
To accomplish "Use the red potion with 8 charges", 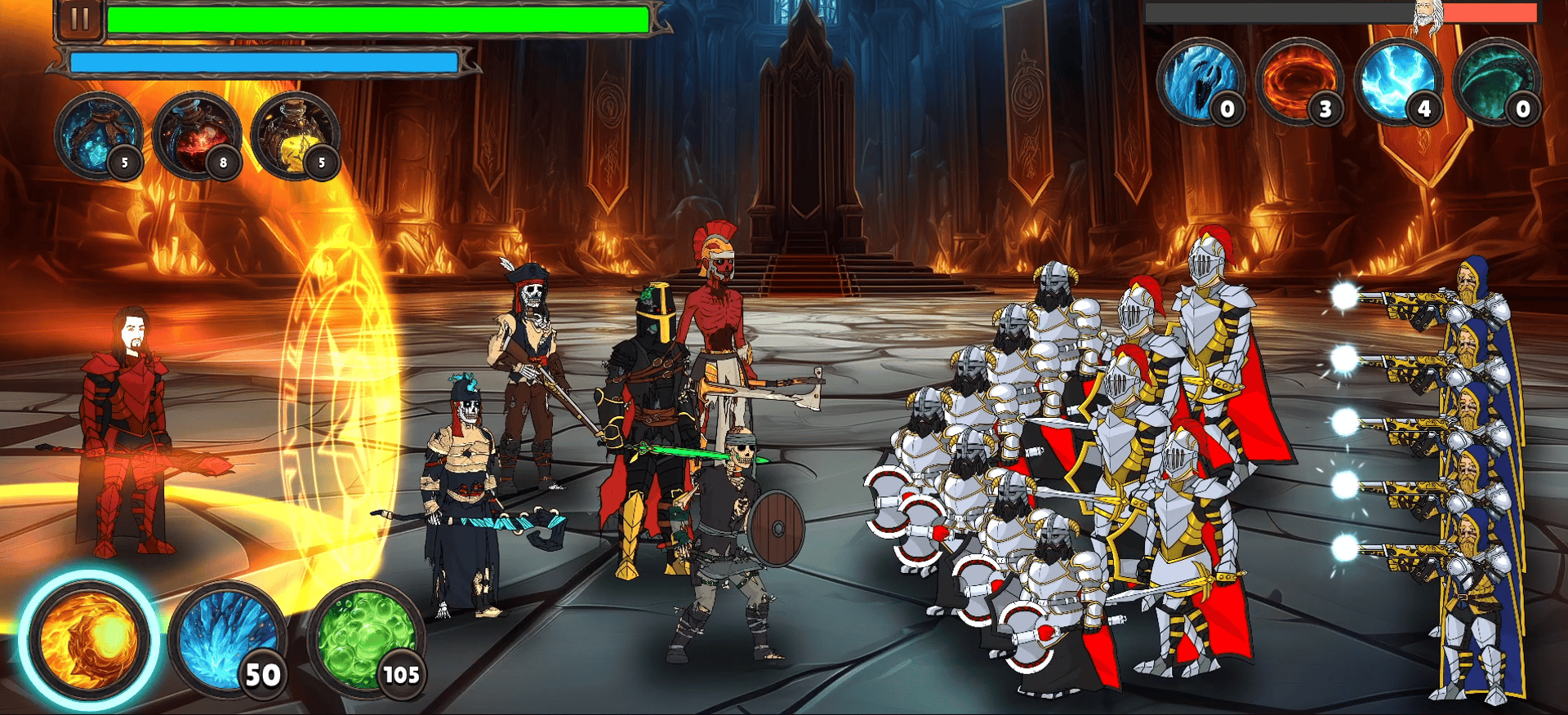I will tap(197, 135).
